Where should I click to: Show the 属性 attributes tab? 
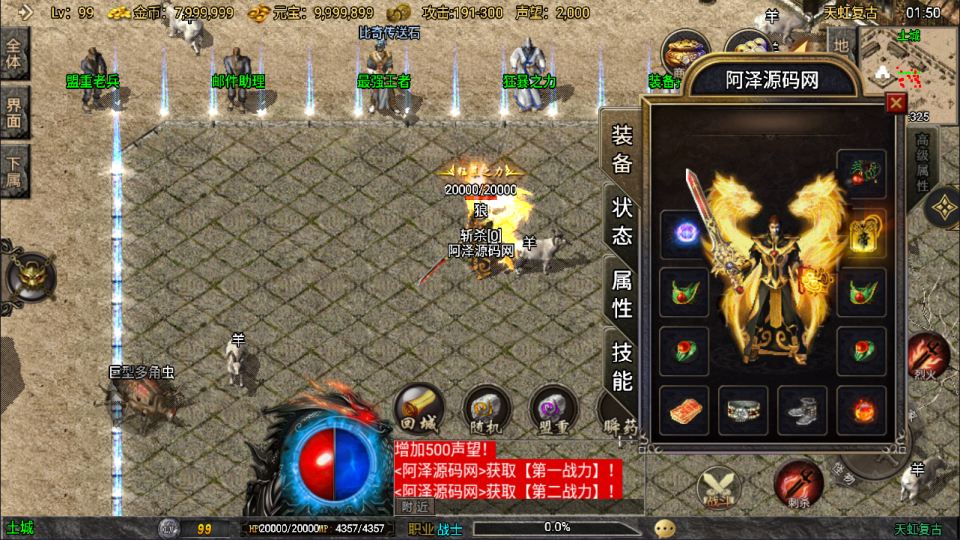(x=622, y=293)
